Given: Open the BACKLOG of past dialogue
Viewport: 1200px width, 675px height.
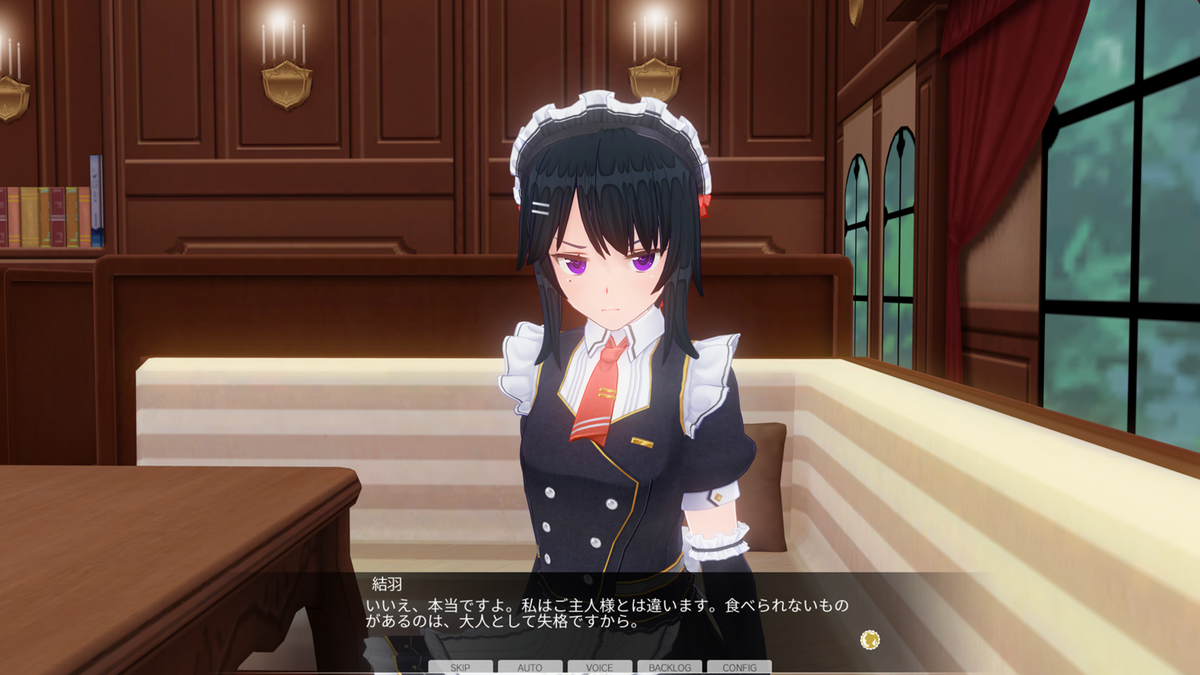Looking at the screenshot, I should [x=669, y=667].
